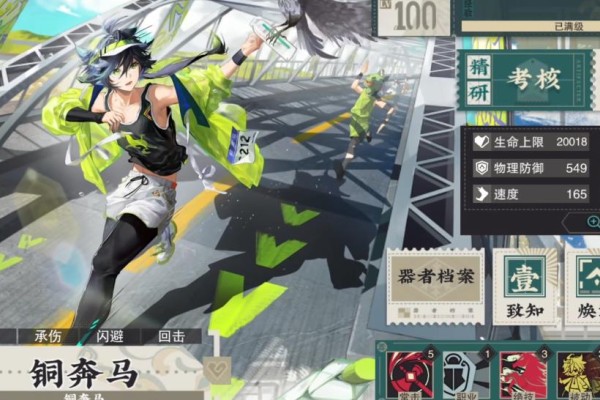Select the 精研 tab
This screenshot has height=400, width=600.
(x=480, y=79)
